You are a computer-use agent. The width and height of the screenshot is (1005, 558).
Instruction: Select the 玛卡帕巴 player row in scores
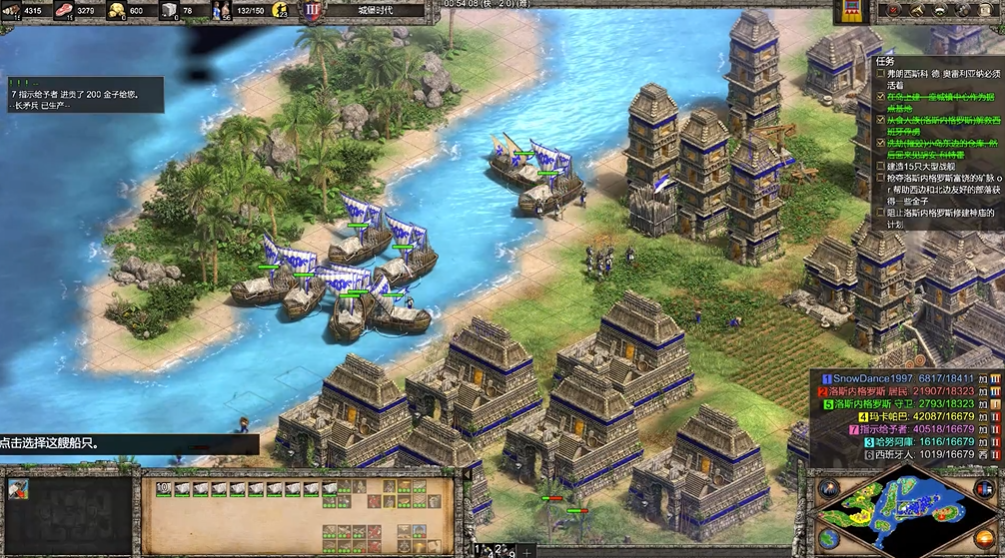(x=890, y=416)
